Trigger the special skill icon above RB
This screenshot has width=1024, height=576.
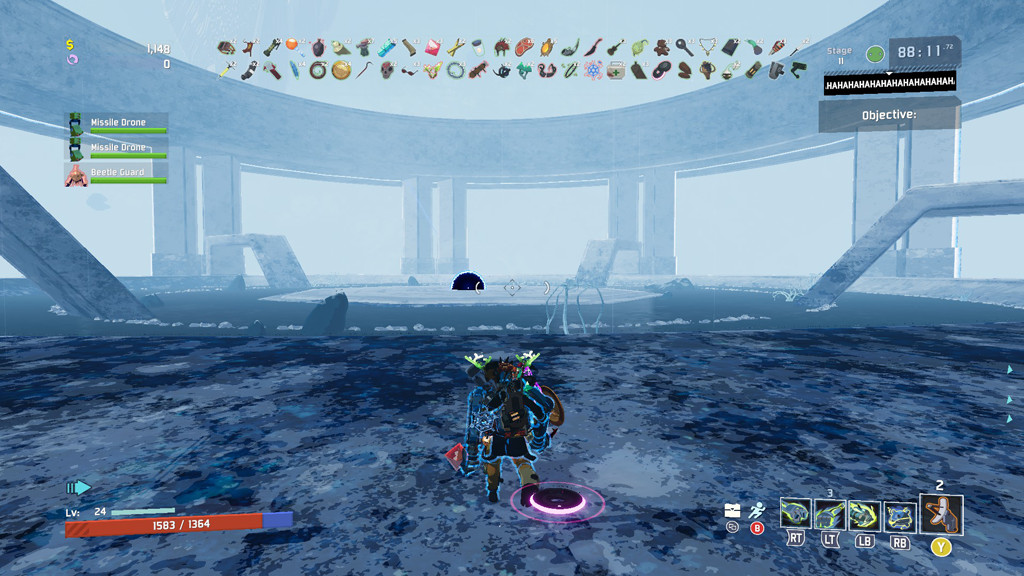900,515
